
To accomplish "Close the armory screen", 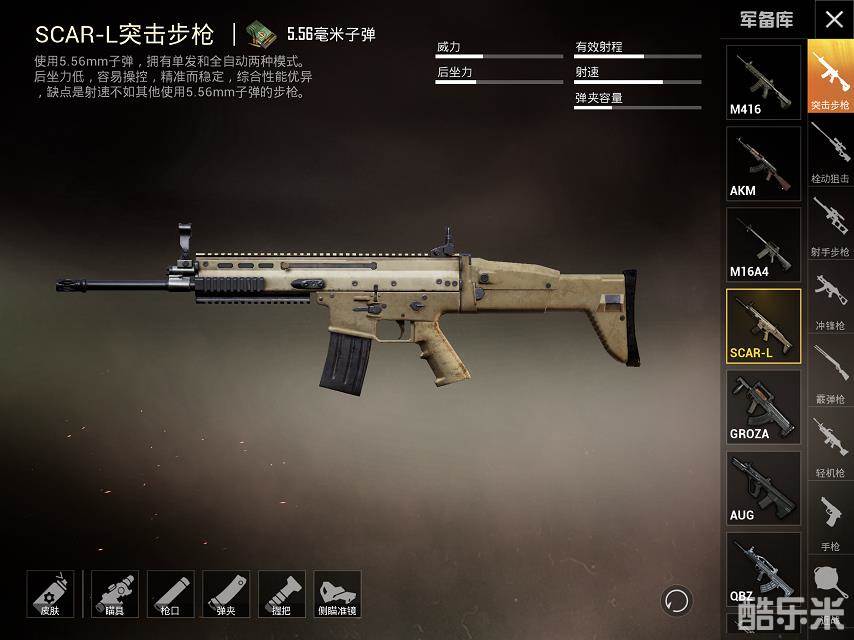I will click(x=834, y=19).
